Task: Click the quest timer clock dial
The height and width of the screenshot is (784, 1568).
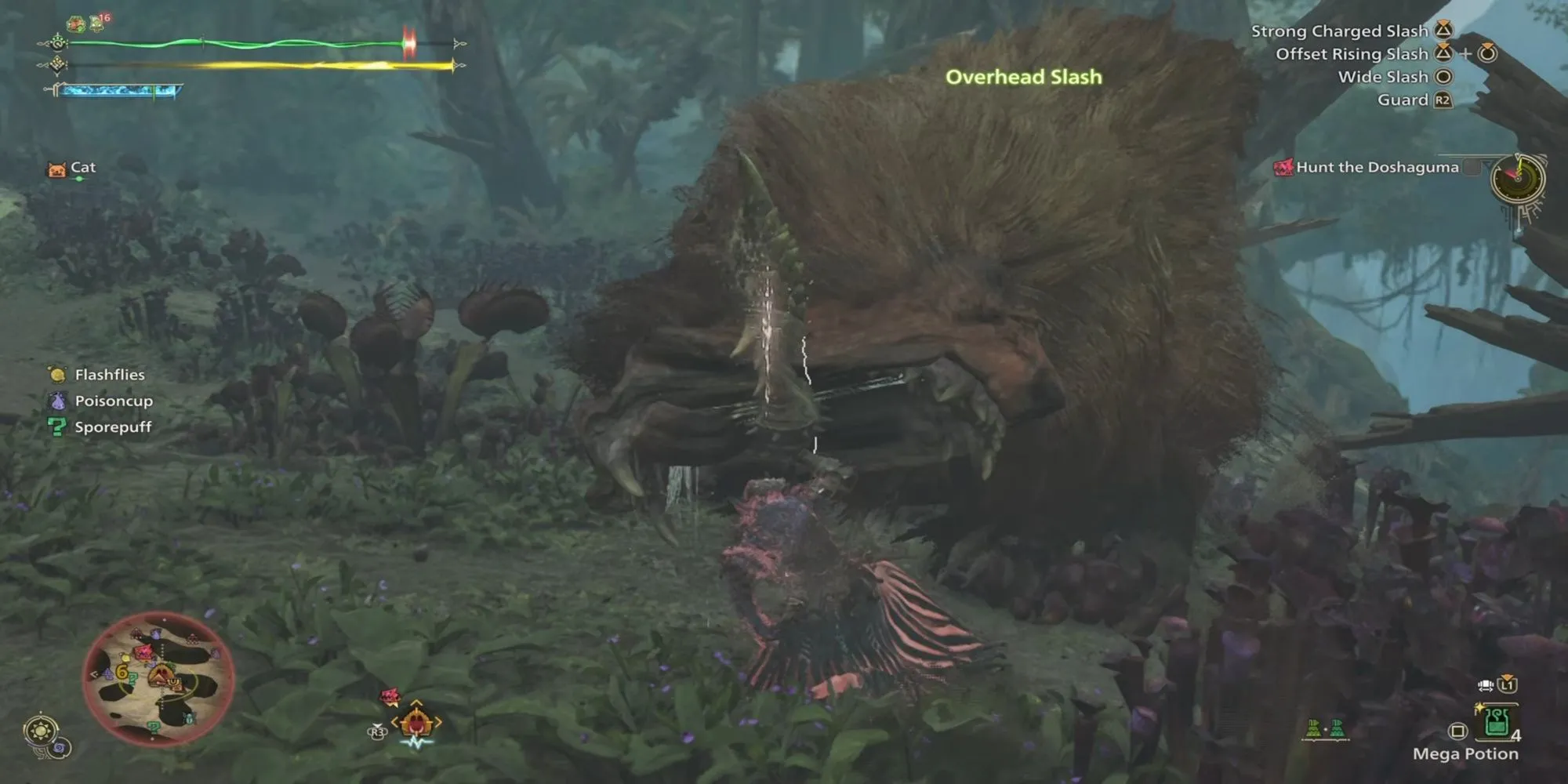Action: [1518, 179]
